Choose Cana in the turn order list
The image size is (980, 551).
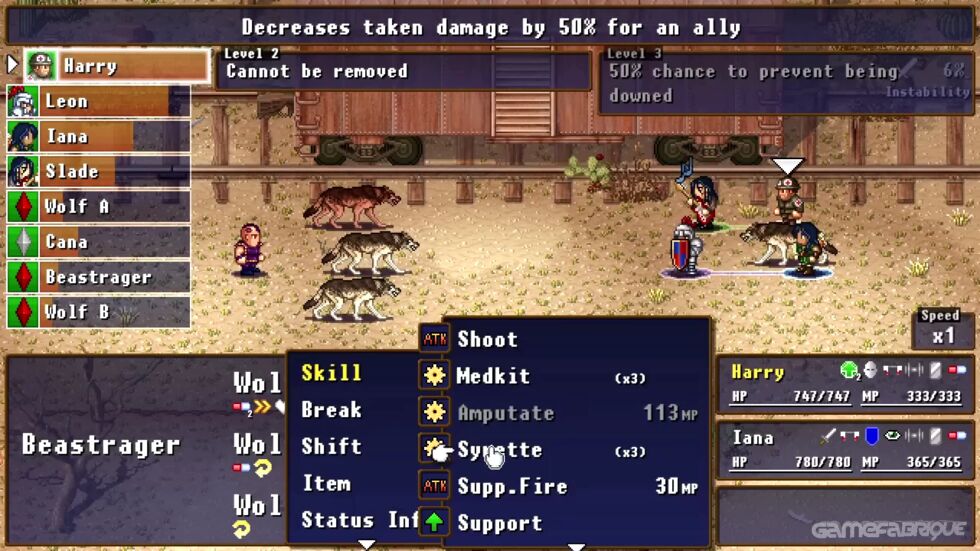point(98,242)
